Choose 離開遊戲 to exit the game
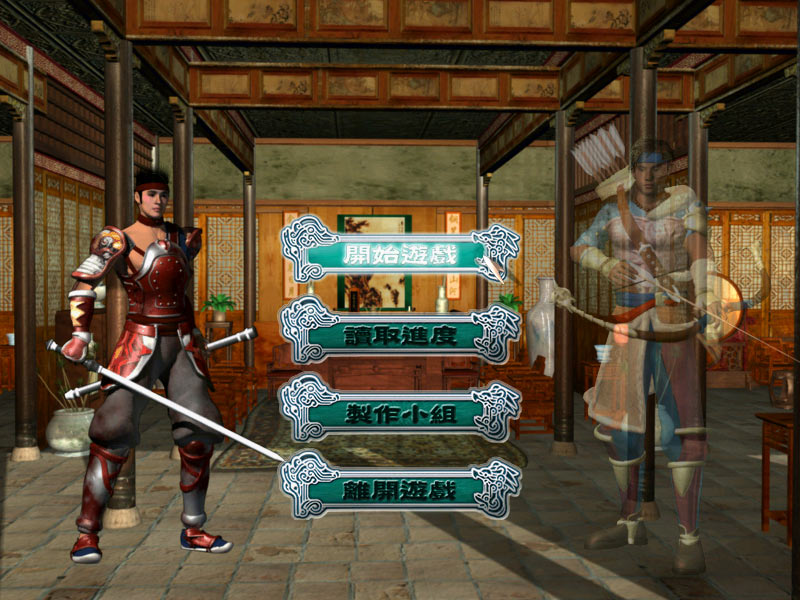 (x=400, y=489)
